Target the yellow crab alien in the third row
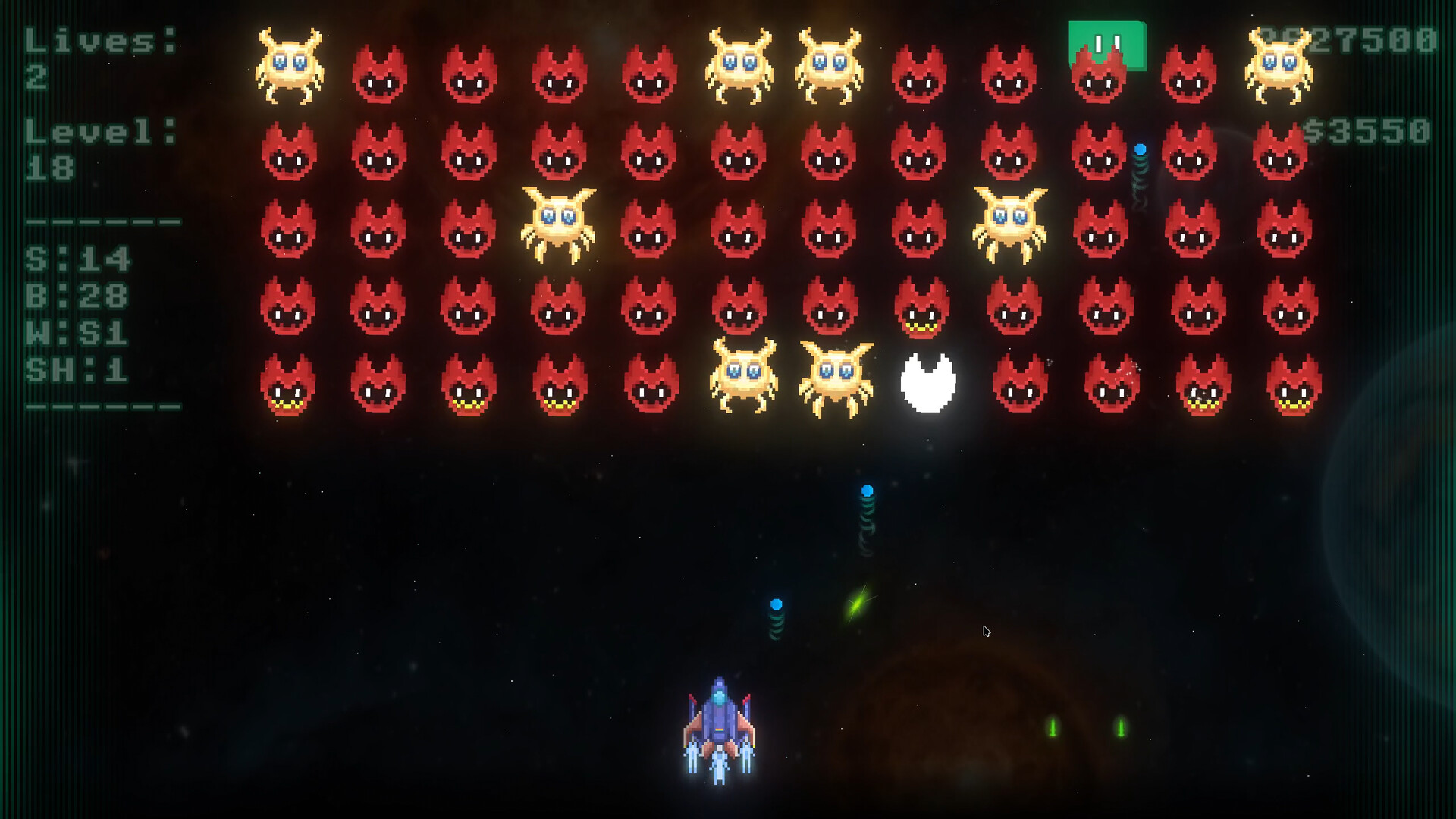This screenshot has height=819, width=1456. [559, 224]
